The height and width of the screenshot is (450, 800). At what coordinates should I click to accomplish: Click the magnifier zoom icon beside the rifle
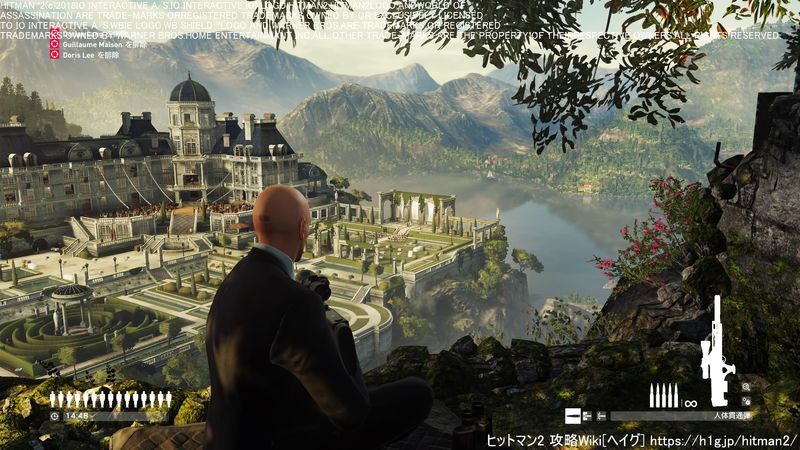click(x=746, y=386)
